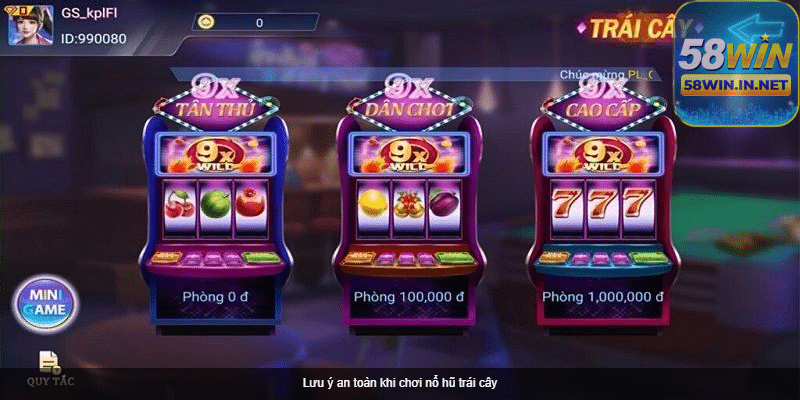
Task: Open the Mini Game button
Action: [x=45, y=302]
